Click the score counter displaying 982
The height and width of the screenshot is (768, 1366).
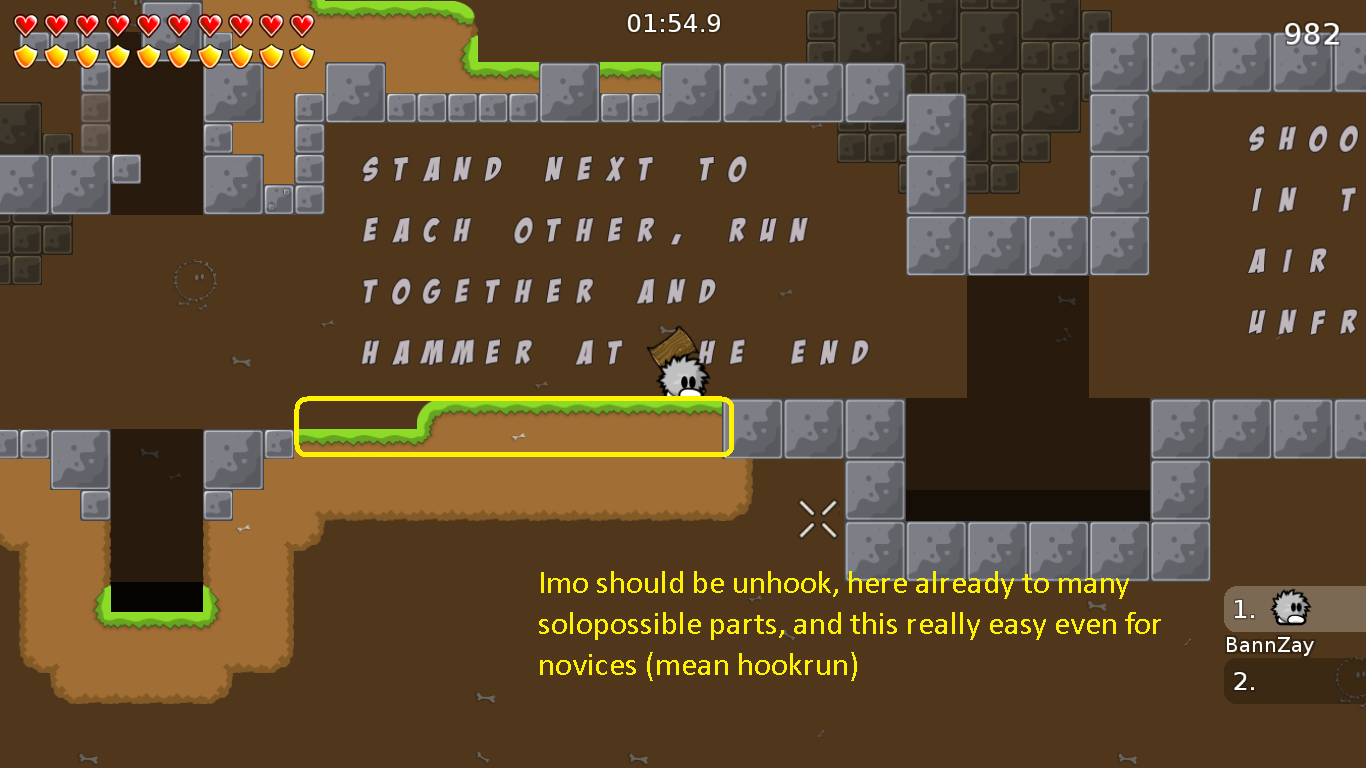click(x=1314, y=34)
